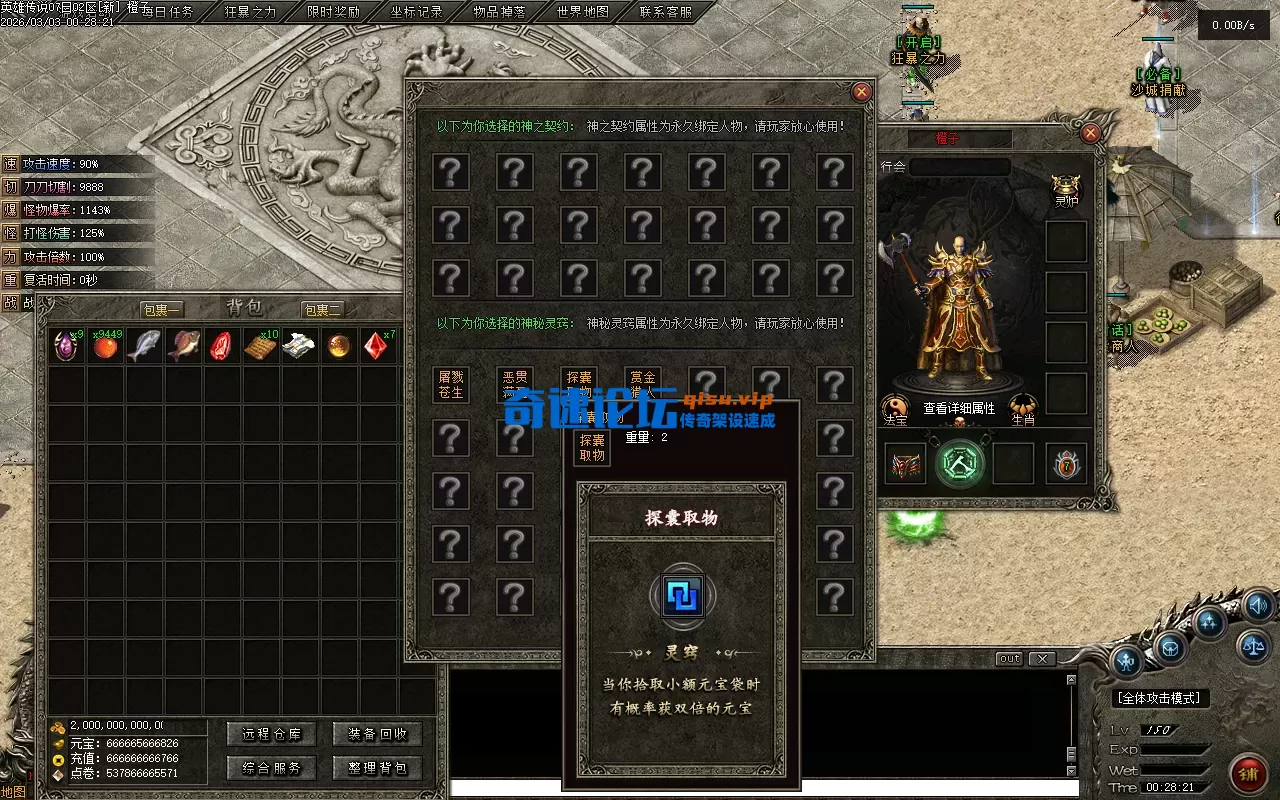This screenshot has width=1280, height=800.
Task: Close the 神之契约 contract window
Action: [x=861, y=92]
